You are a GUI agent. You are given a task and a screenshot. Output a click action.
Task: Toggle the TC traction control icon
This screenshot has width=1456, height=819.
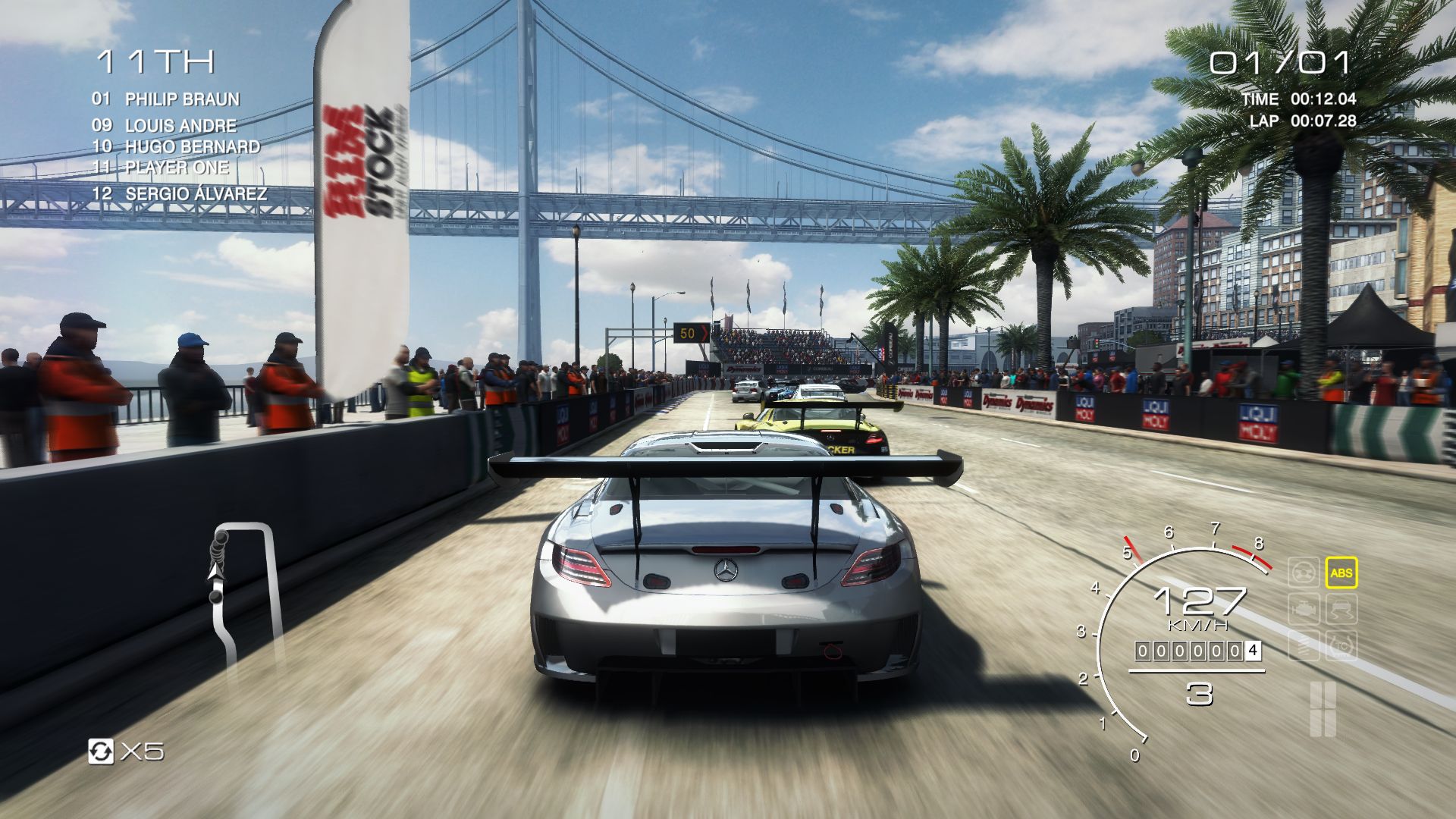(1341, 646)
